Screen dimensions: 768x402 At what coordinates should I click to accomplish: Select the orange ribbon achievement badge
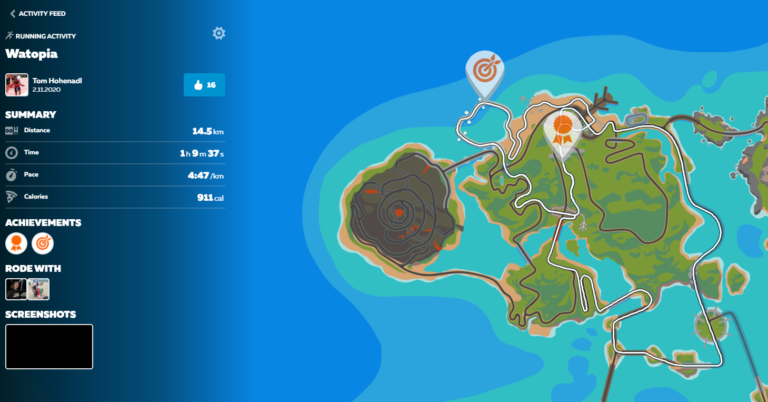click(x=16, y=242)
